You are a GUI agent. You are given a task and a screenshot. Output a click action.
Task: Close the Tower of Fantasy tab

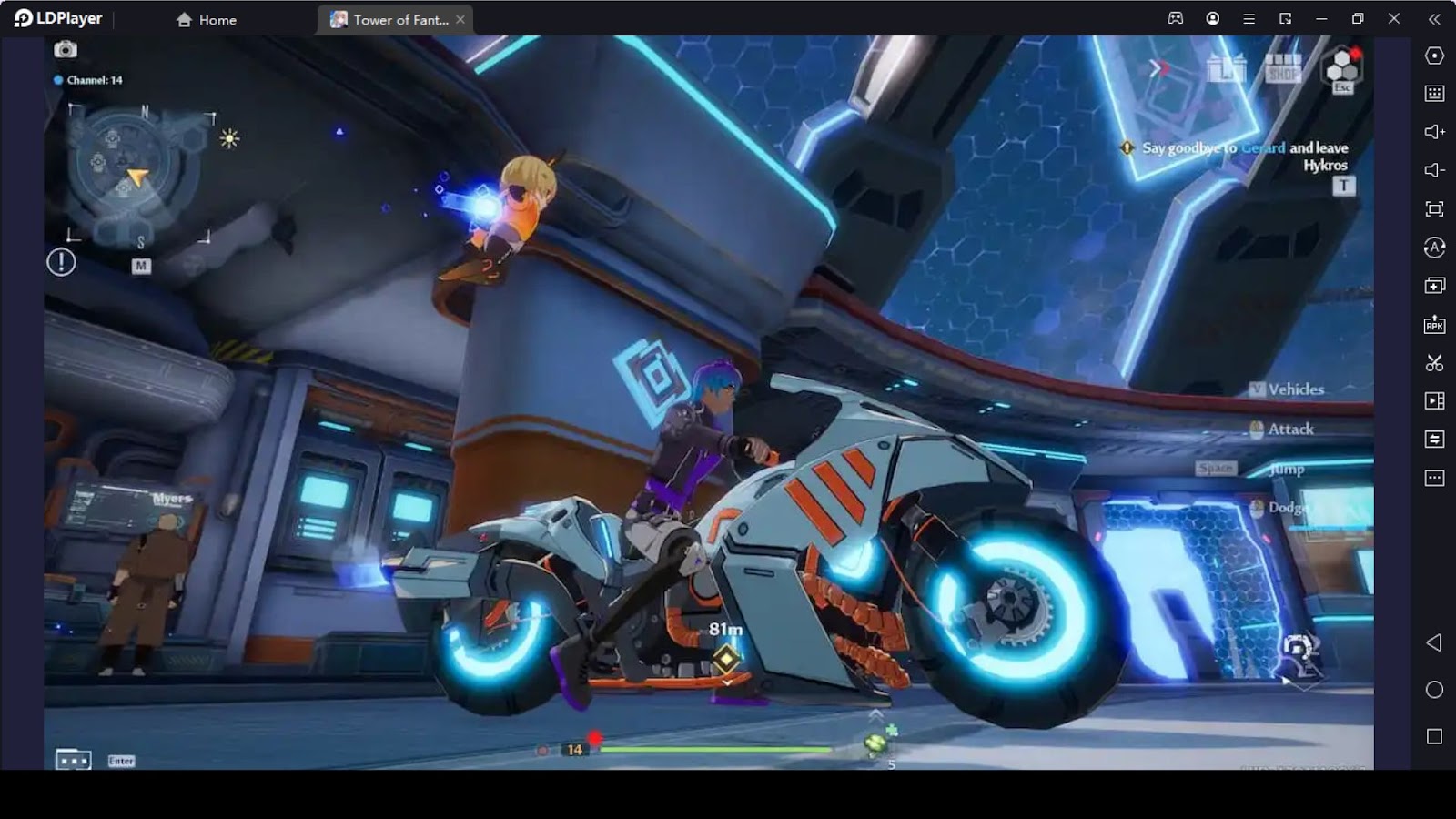tap(460, 19)
